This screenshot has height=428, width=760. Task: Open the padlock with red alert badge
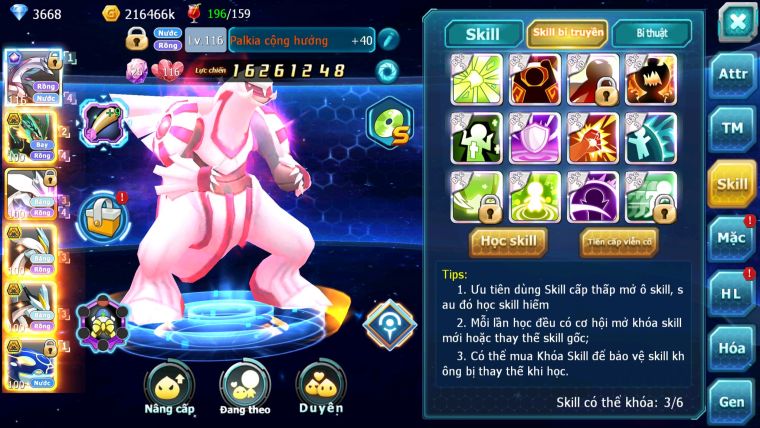(x=102, y=213)
